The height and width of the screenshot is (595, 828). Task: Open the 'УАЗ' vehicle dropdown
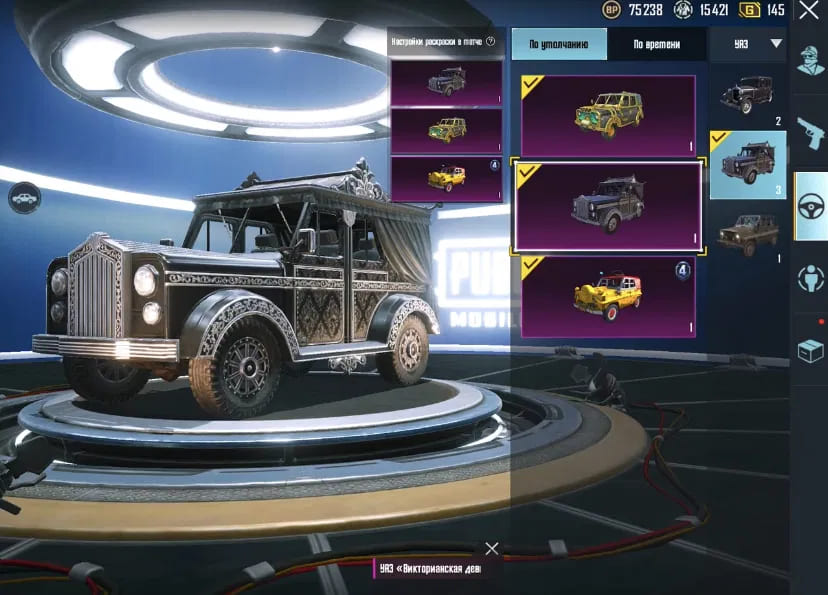[x=748, y=44]
